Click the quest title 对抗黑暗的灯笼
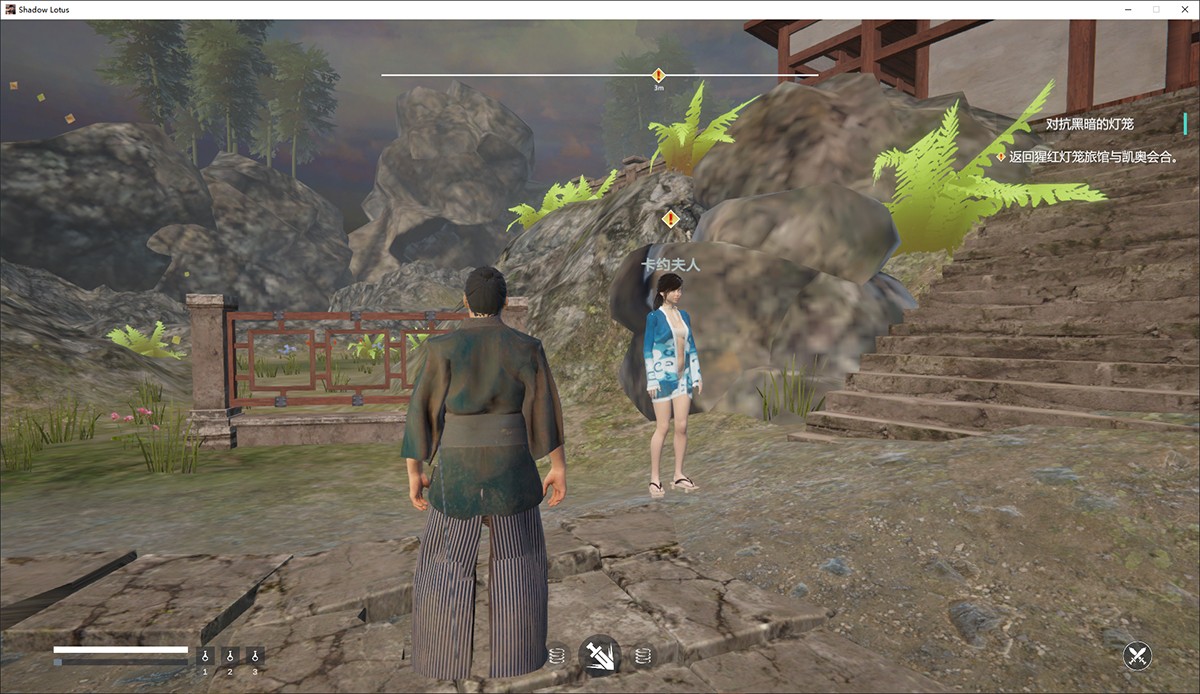Screen dimensions: 1200x694 (x=1090, y=124)
